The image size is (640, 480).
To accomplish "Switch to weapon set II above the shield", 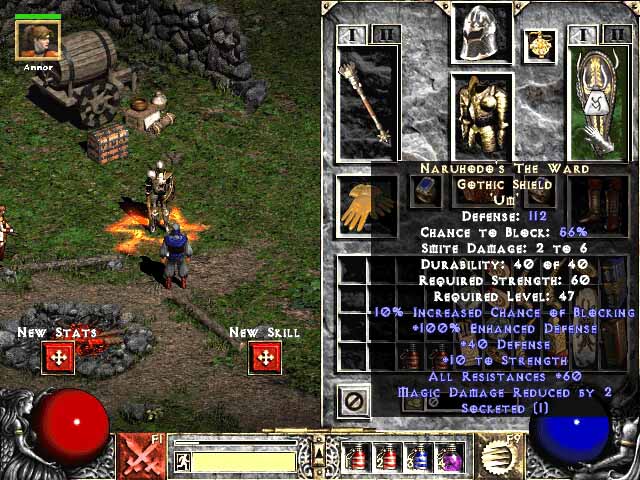I will [615, 35].
